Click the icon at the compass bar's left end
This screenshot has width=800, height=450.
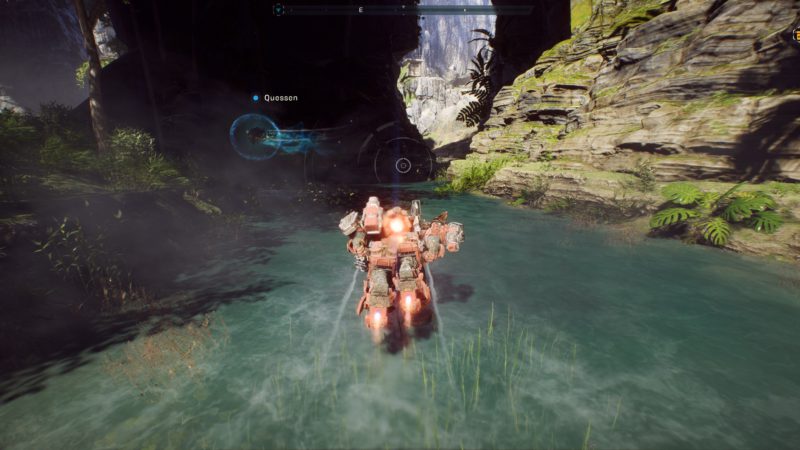(x=278, y=10)
